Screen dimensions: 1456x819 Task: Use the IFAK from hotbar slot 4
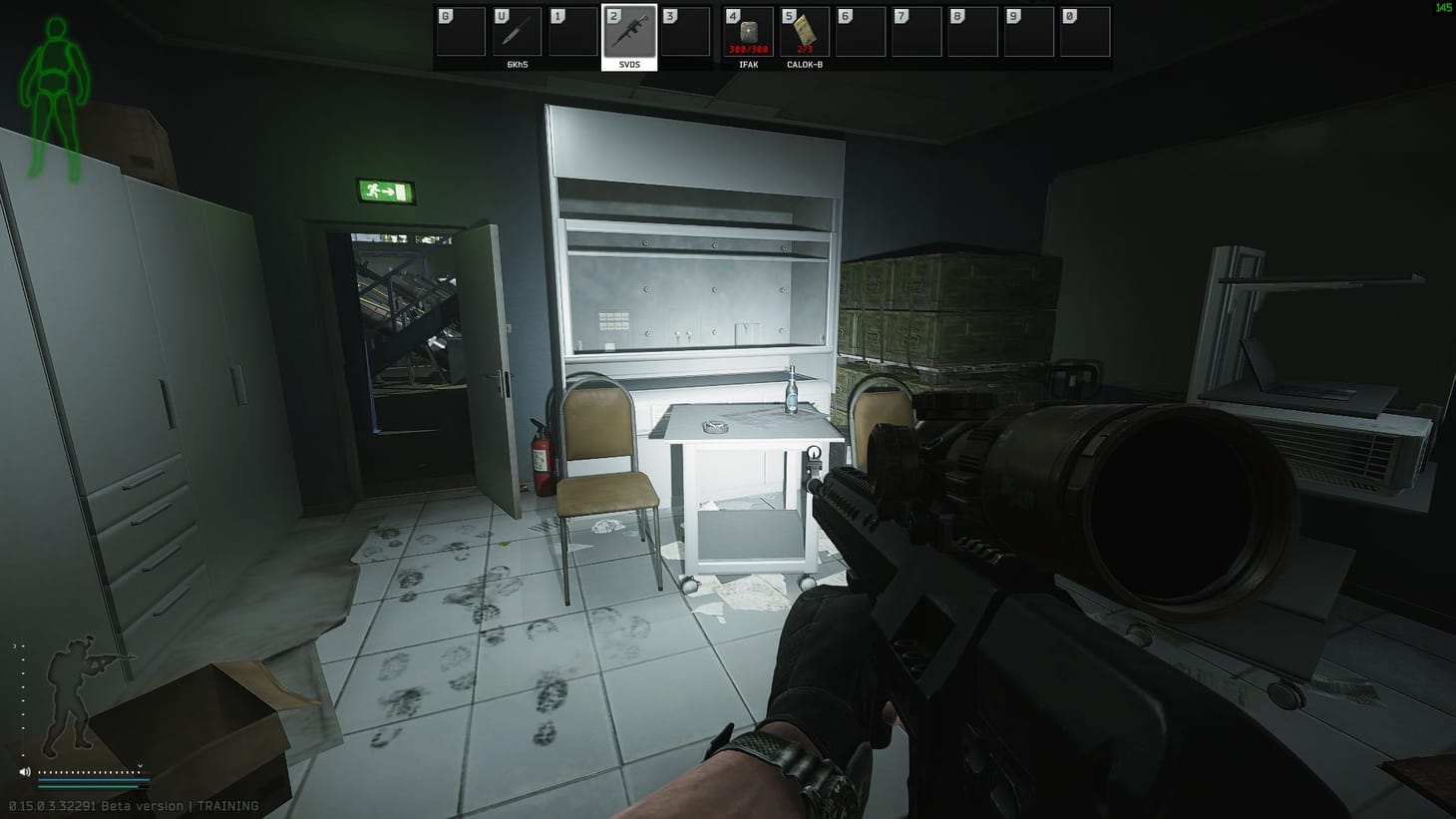747,32
